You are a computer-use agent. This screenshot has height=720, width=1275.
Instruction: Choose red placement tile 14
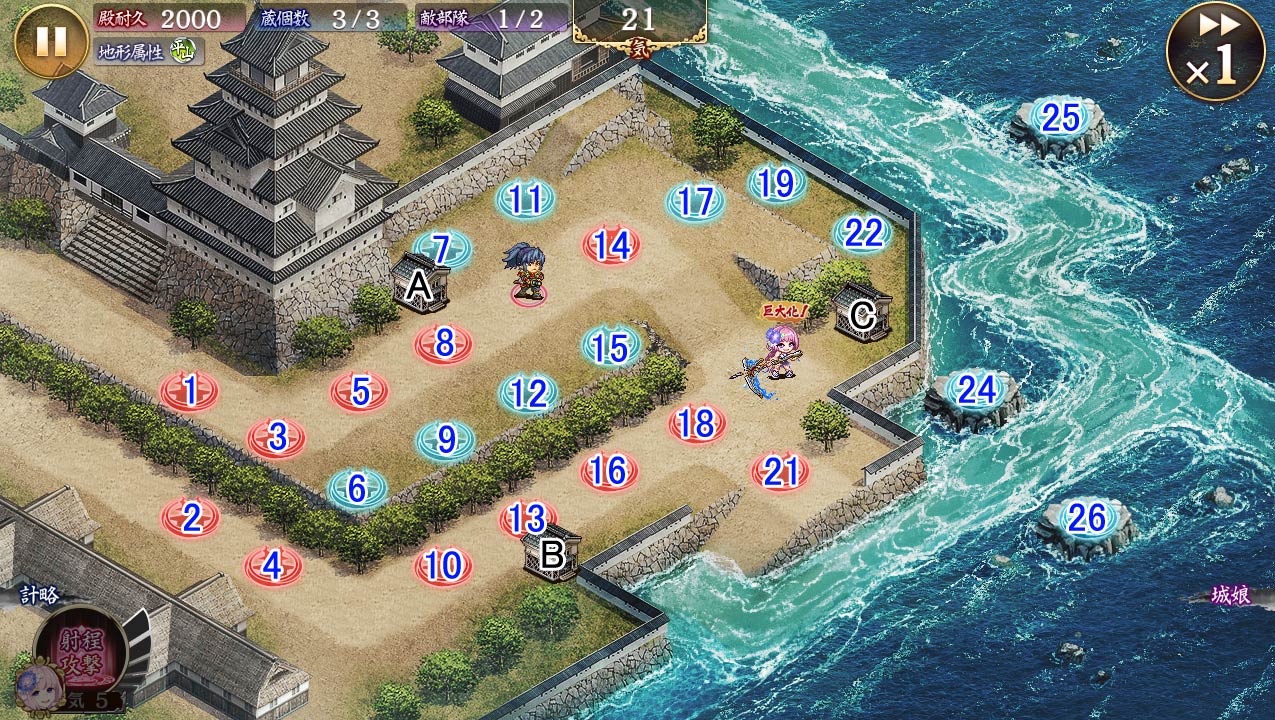[611, 245]
